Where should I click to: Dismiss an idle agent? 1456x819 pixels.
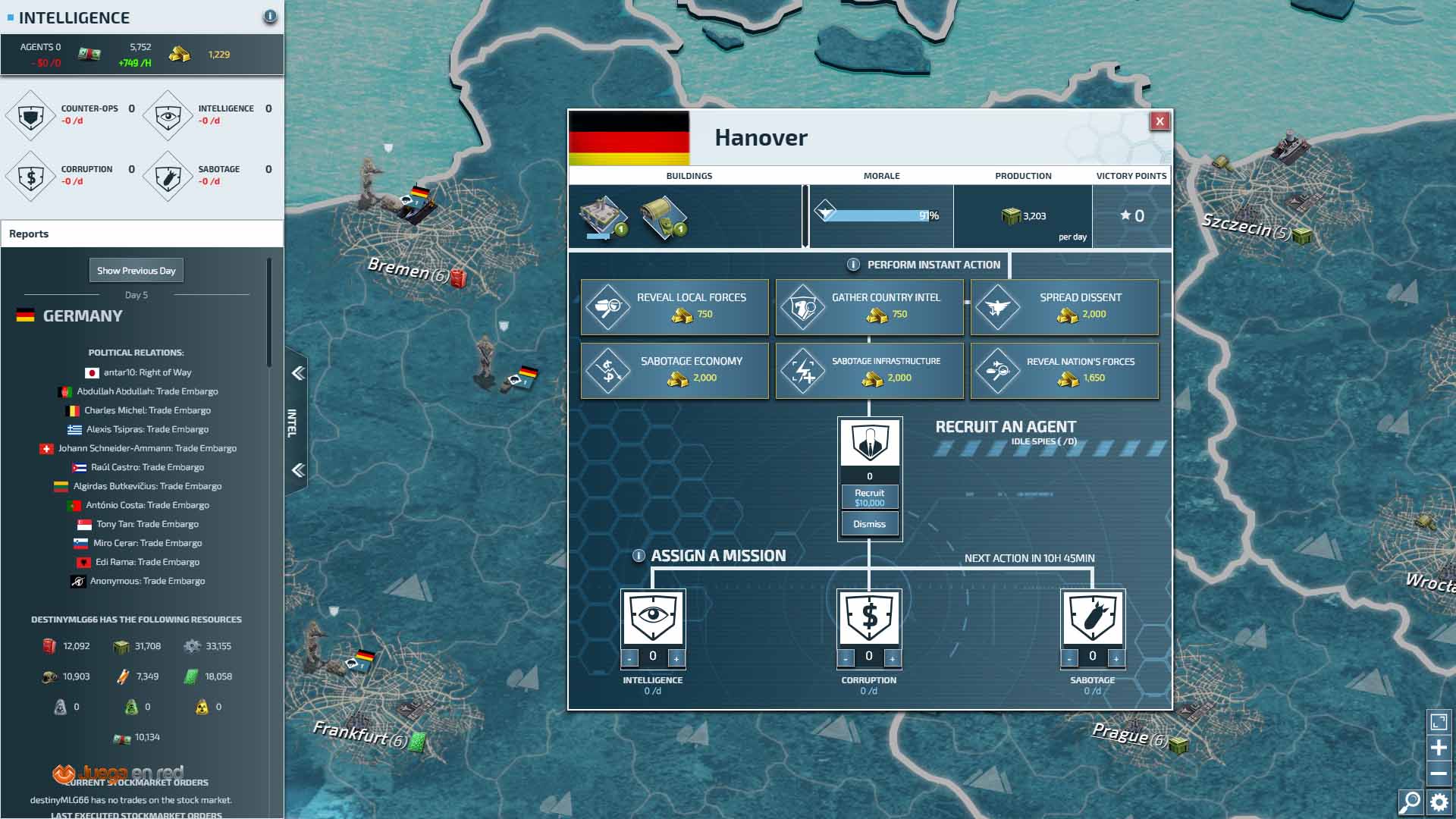pos(869,524)
